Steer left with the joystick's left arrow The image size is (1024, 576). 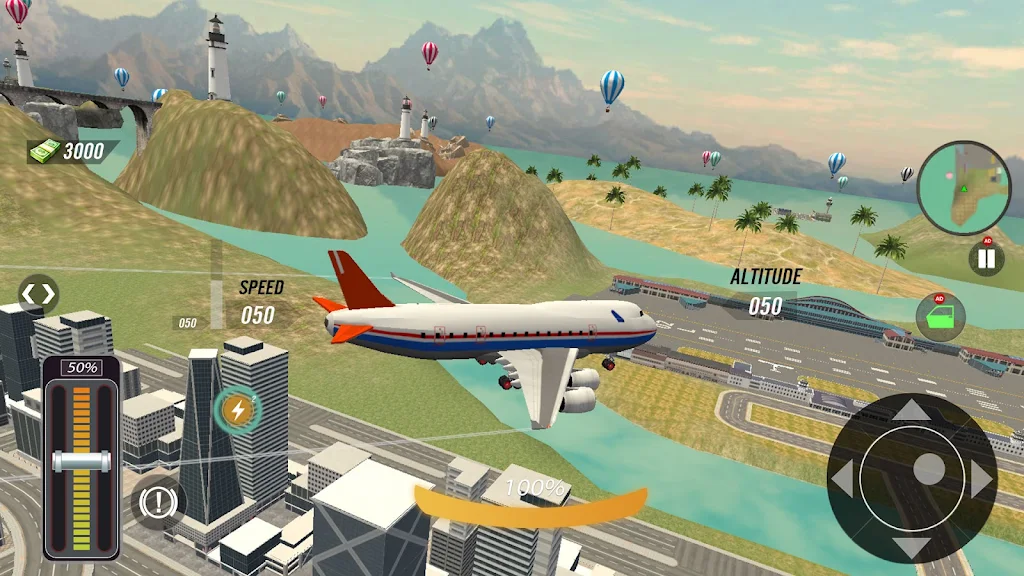click(843, 478)
